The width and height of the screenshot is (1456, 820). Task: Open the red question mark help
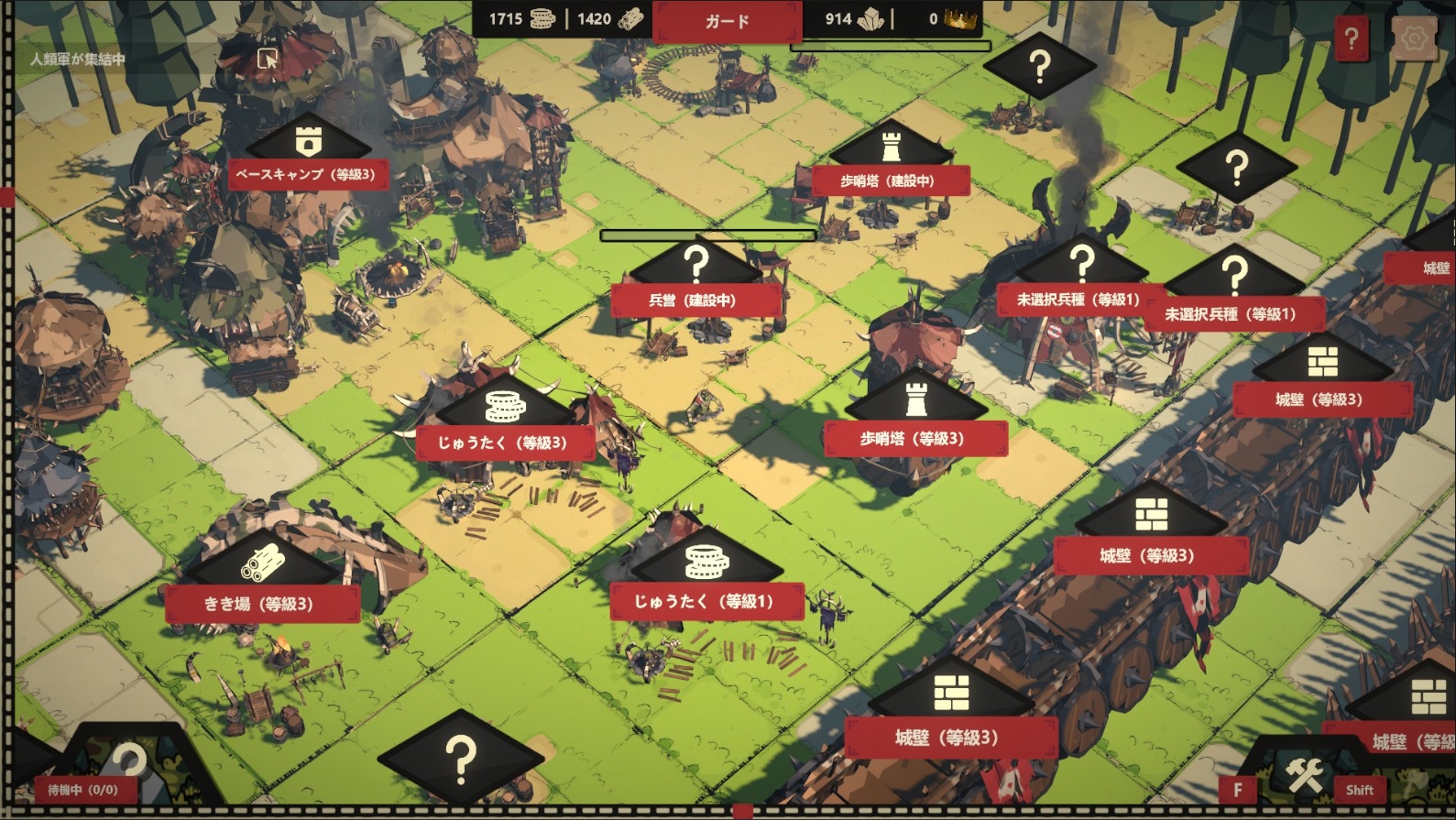click(1352, 39)
